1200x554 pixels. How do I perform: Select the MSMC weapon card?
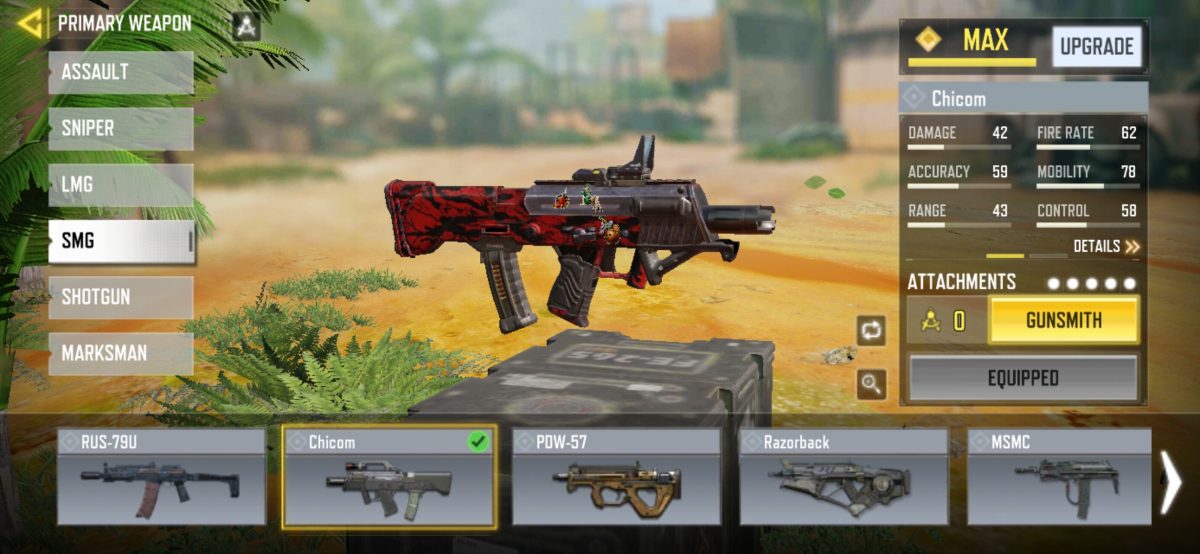point(1058,477)
